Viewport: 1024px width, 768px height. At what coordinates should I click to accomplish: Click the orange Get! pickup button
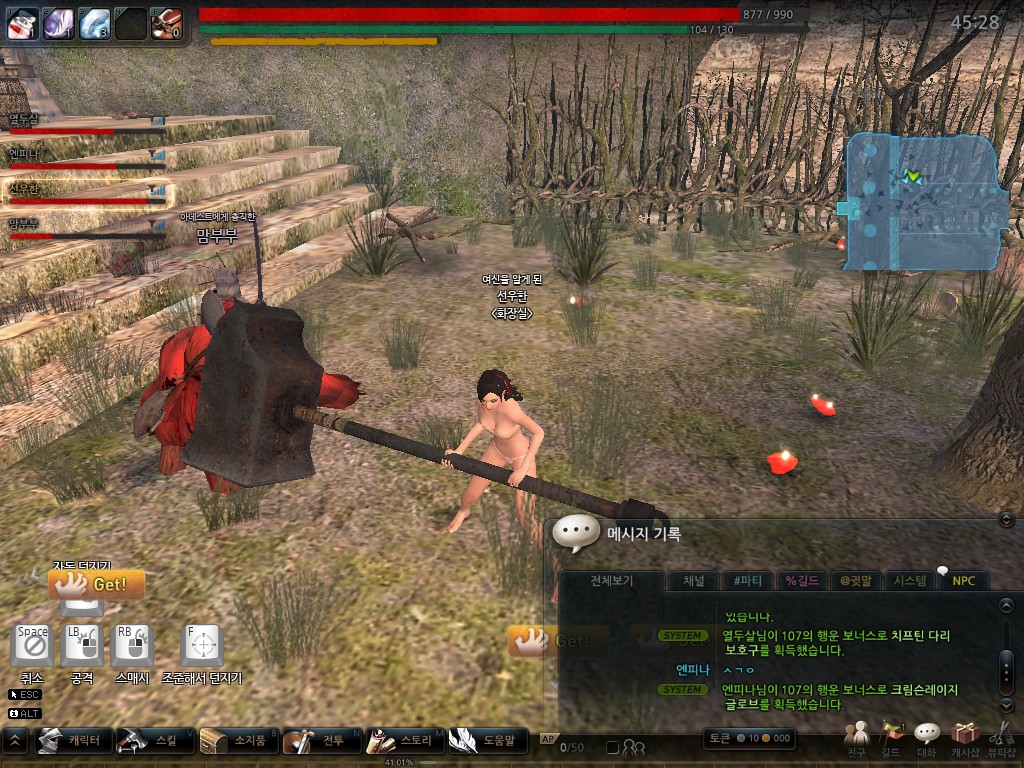click(96, 584)
